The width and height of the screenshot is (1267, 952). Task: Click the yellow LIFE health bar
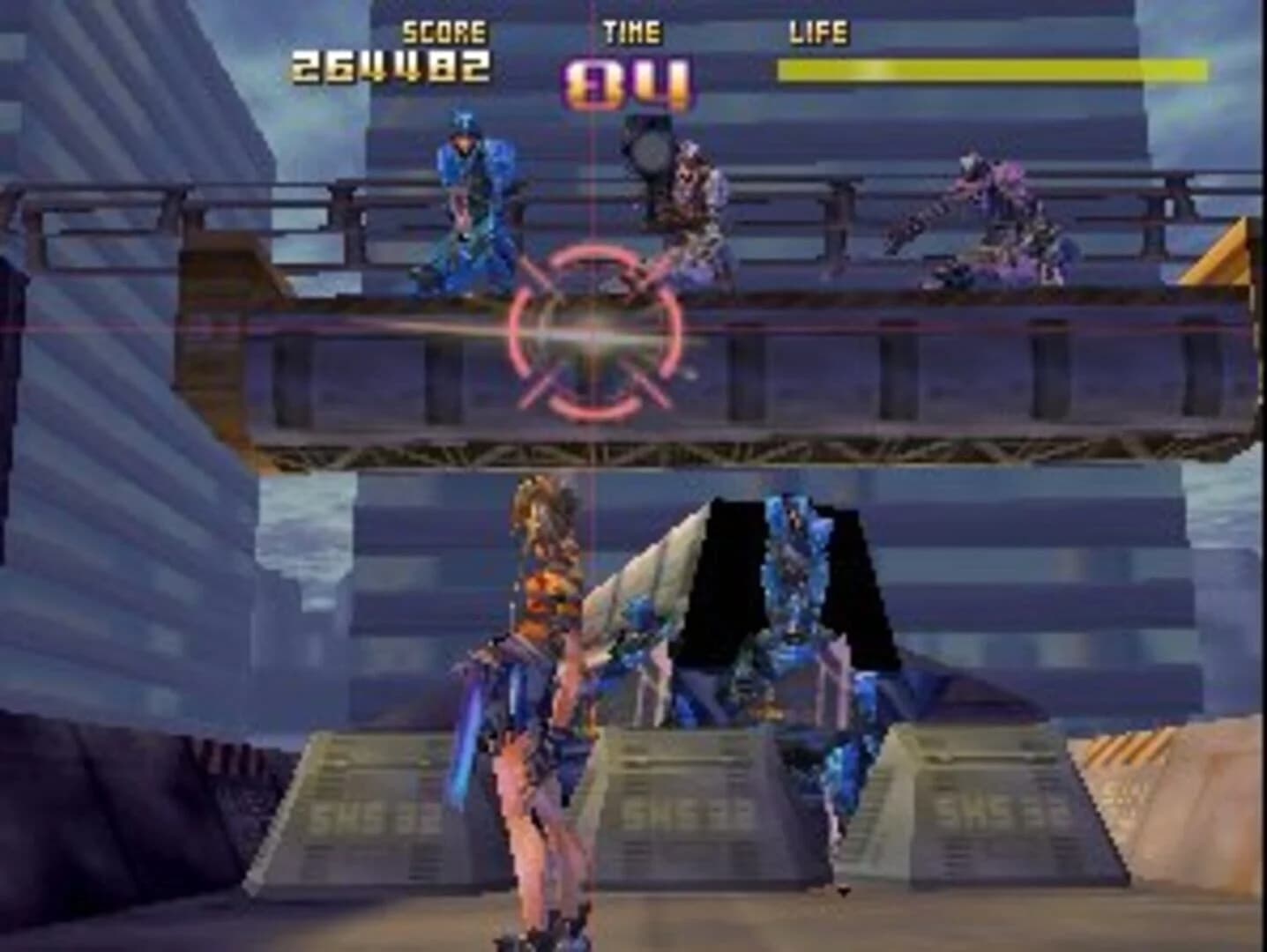pos(988,64)
